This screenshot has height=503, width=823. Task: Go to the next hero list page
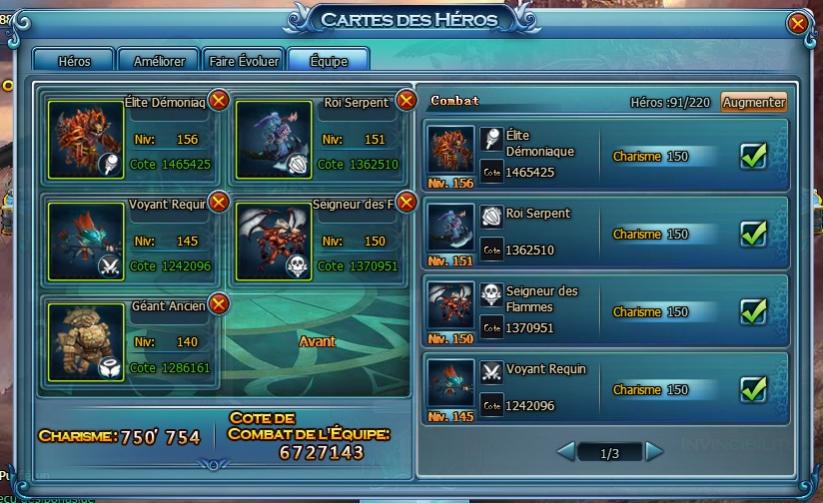click(x=654, y=452)
